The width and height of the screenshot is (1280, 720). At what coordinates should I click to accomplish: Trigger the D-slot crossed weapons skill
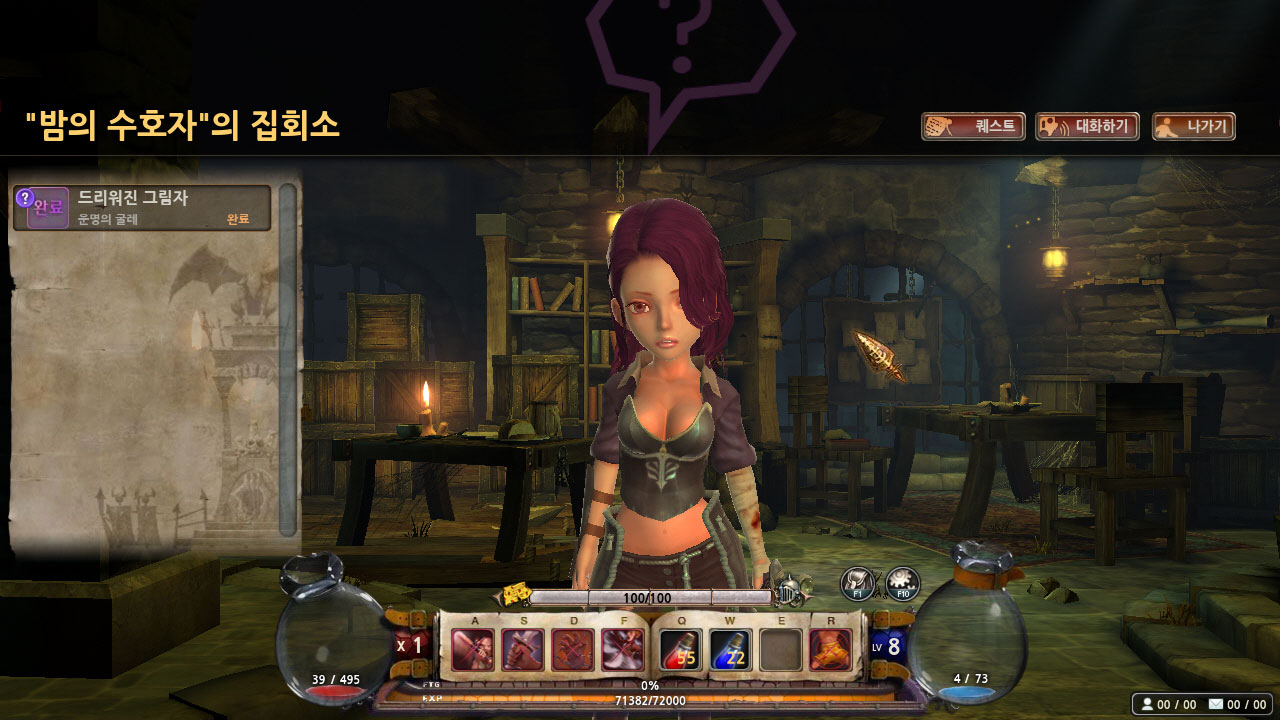573,650
